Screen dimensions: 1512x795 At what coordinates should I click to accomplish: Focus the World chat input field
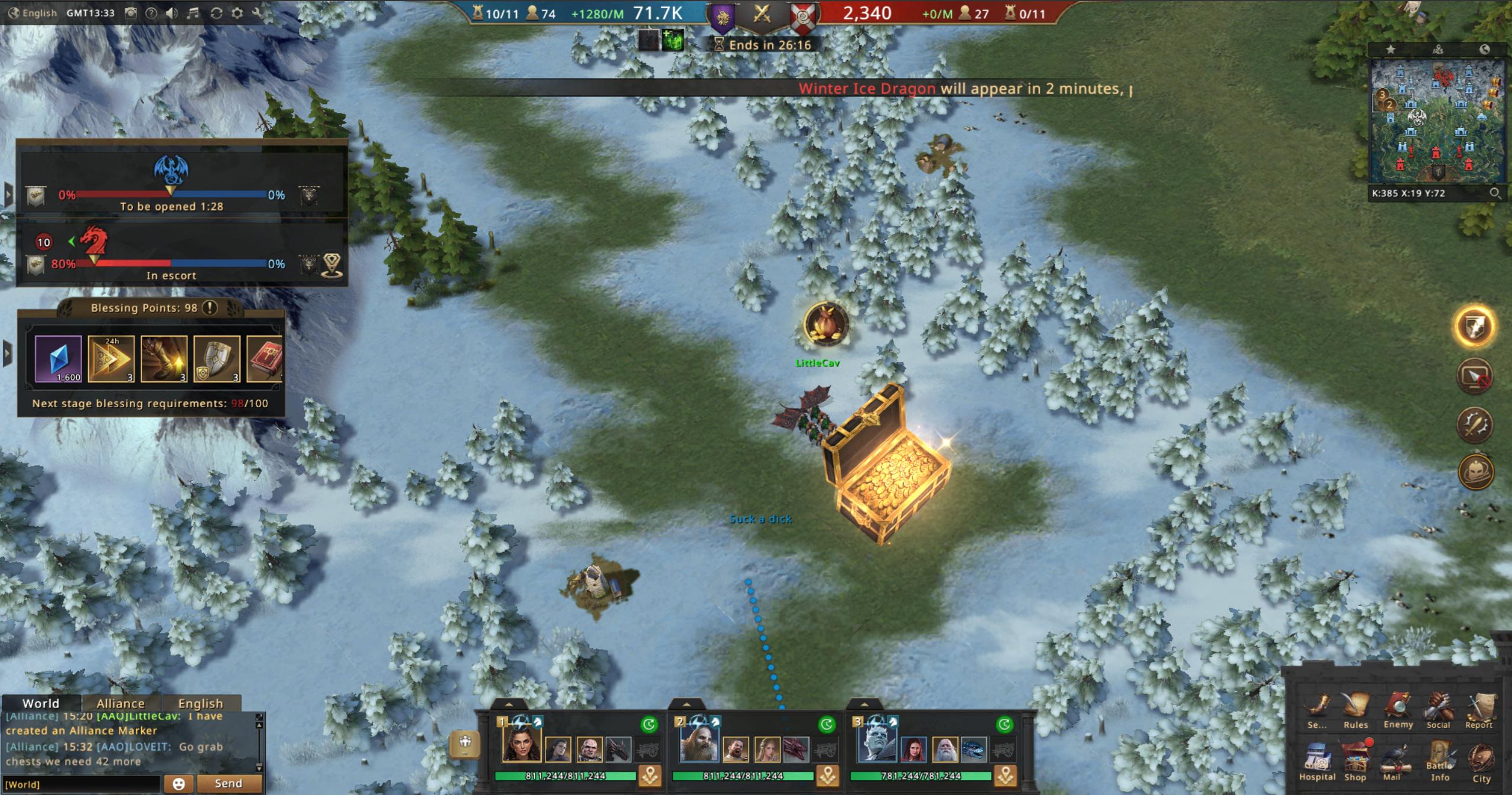pos(81,784)
